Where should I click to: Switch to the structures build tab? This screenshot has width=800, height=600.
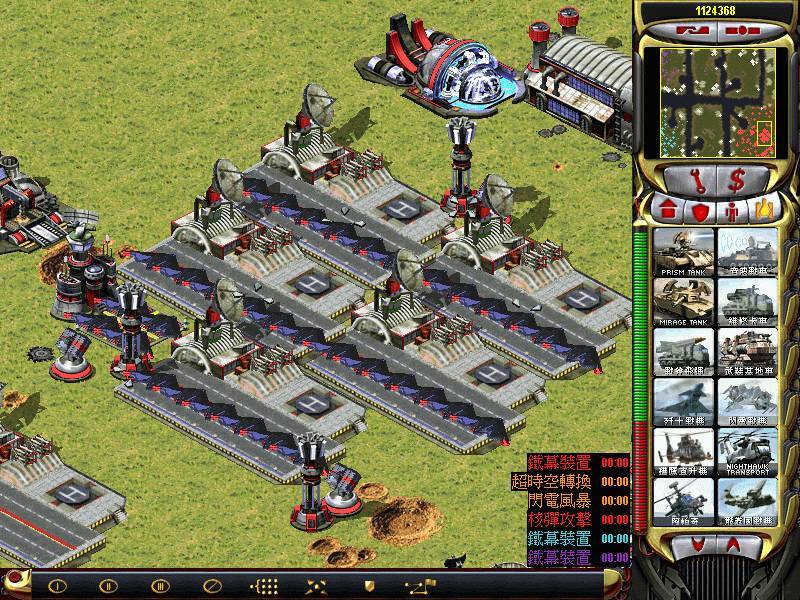coord(668,211)
